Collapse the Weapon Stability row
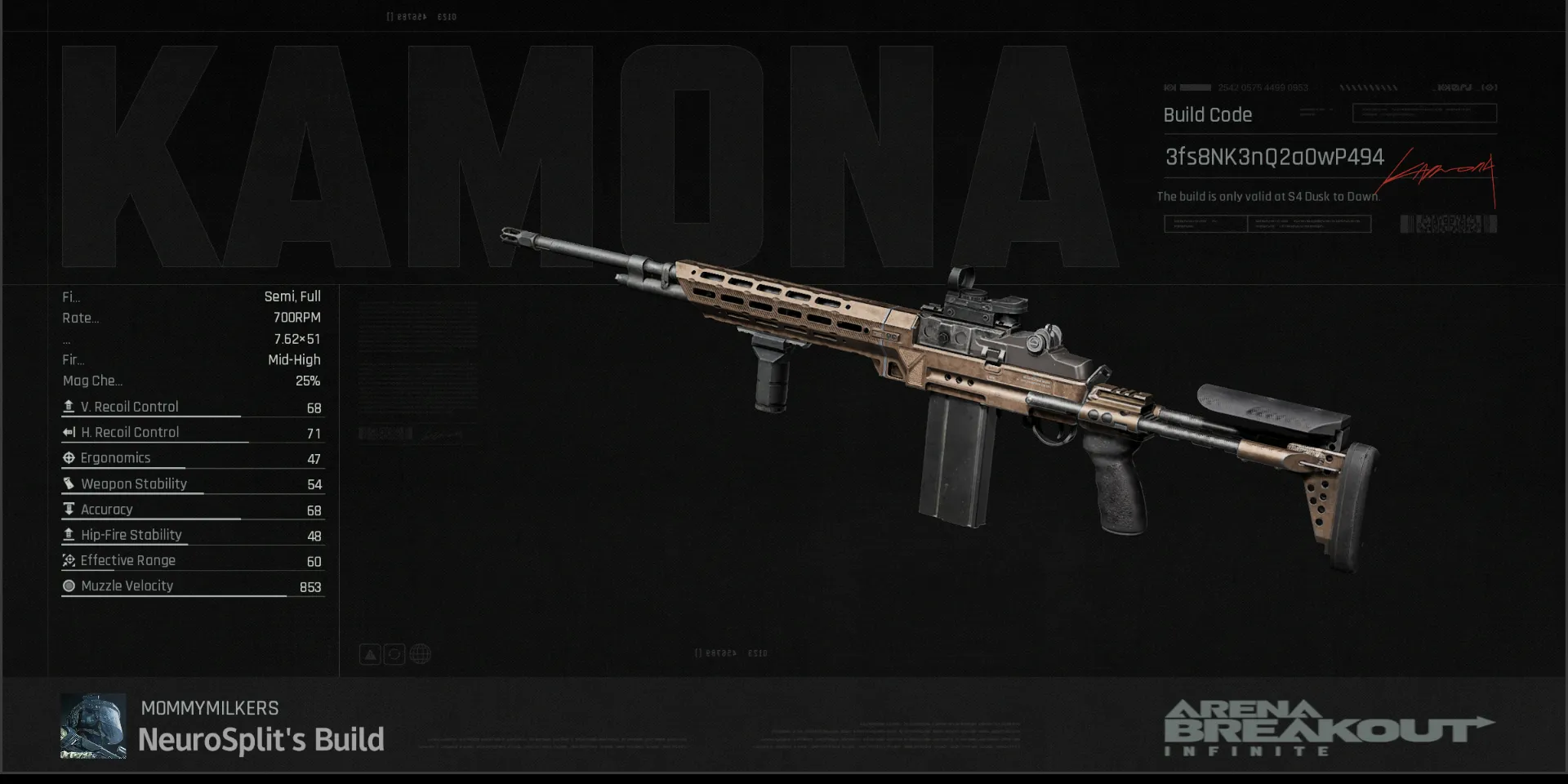Screen dimensions: 1568x784 pyautogui.click(x=192, y=483)
